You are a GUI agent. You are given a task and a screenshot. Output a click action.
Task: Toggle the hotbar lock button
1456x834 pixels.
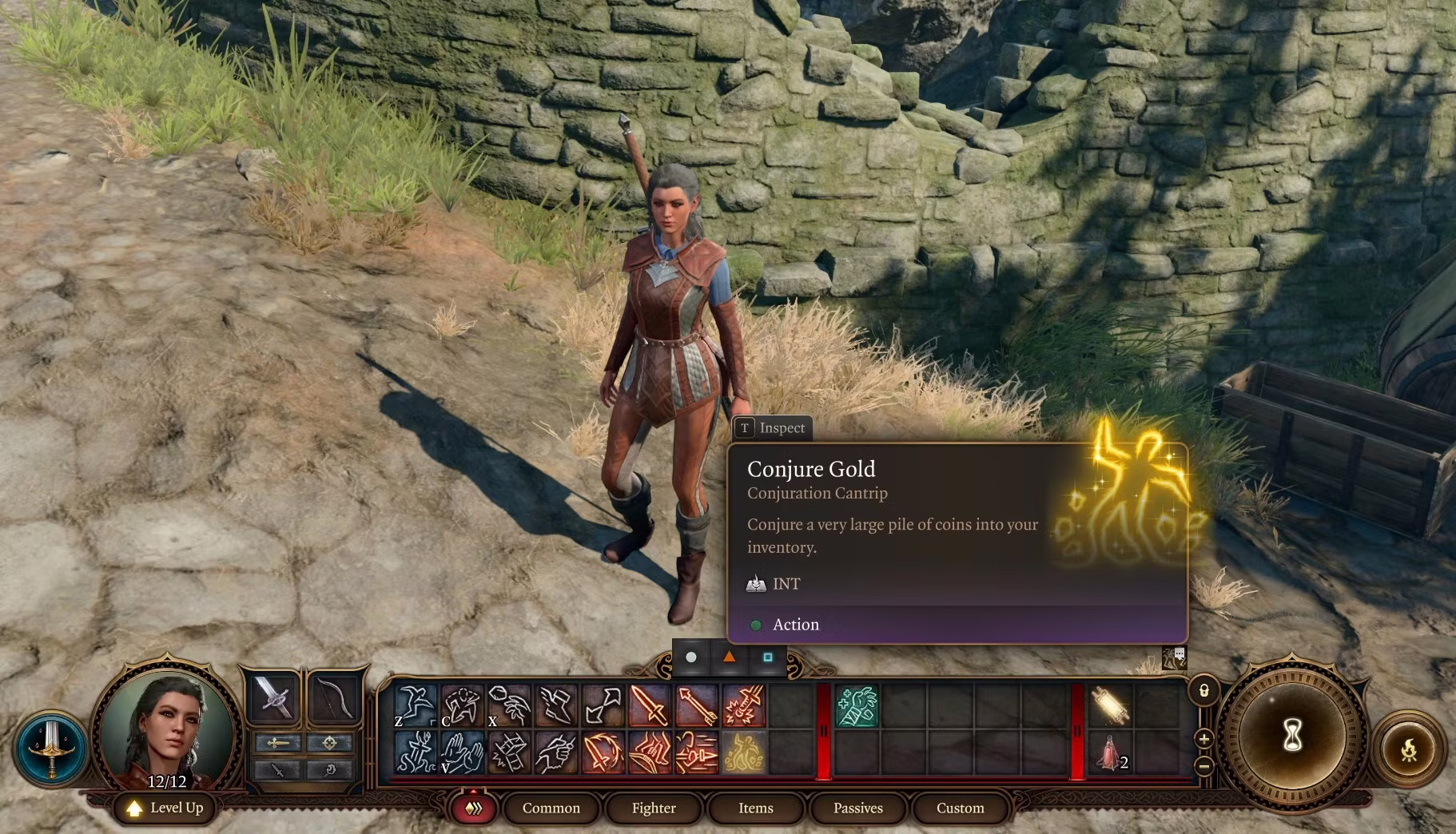(x=1203, y=690)
